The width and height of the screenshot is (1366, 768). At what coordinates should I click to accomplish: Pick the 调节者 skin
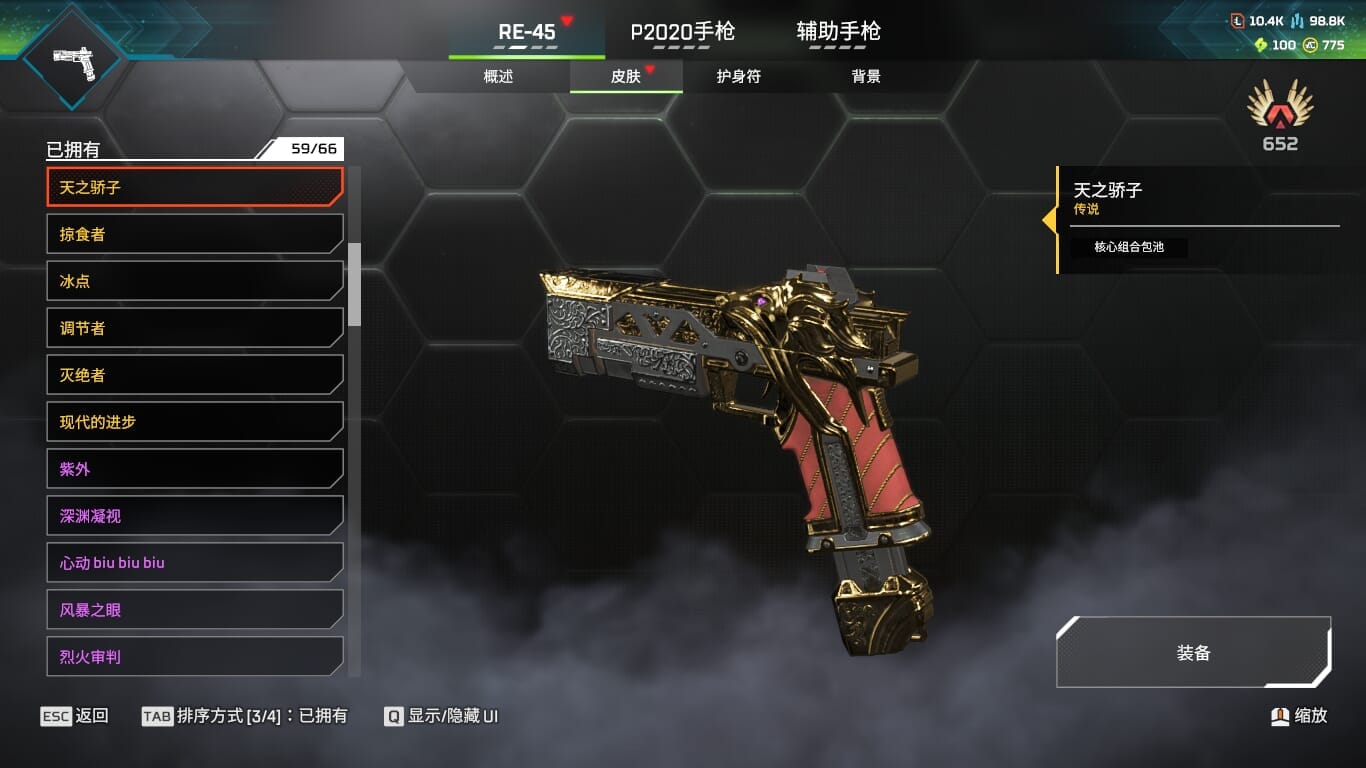pyautogui.click(x=195, y=328)
